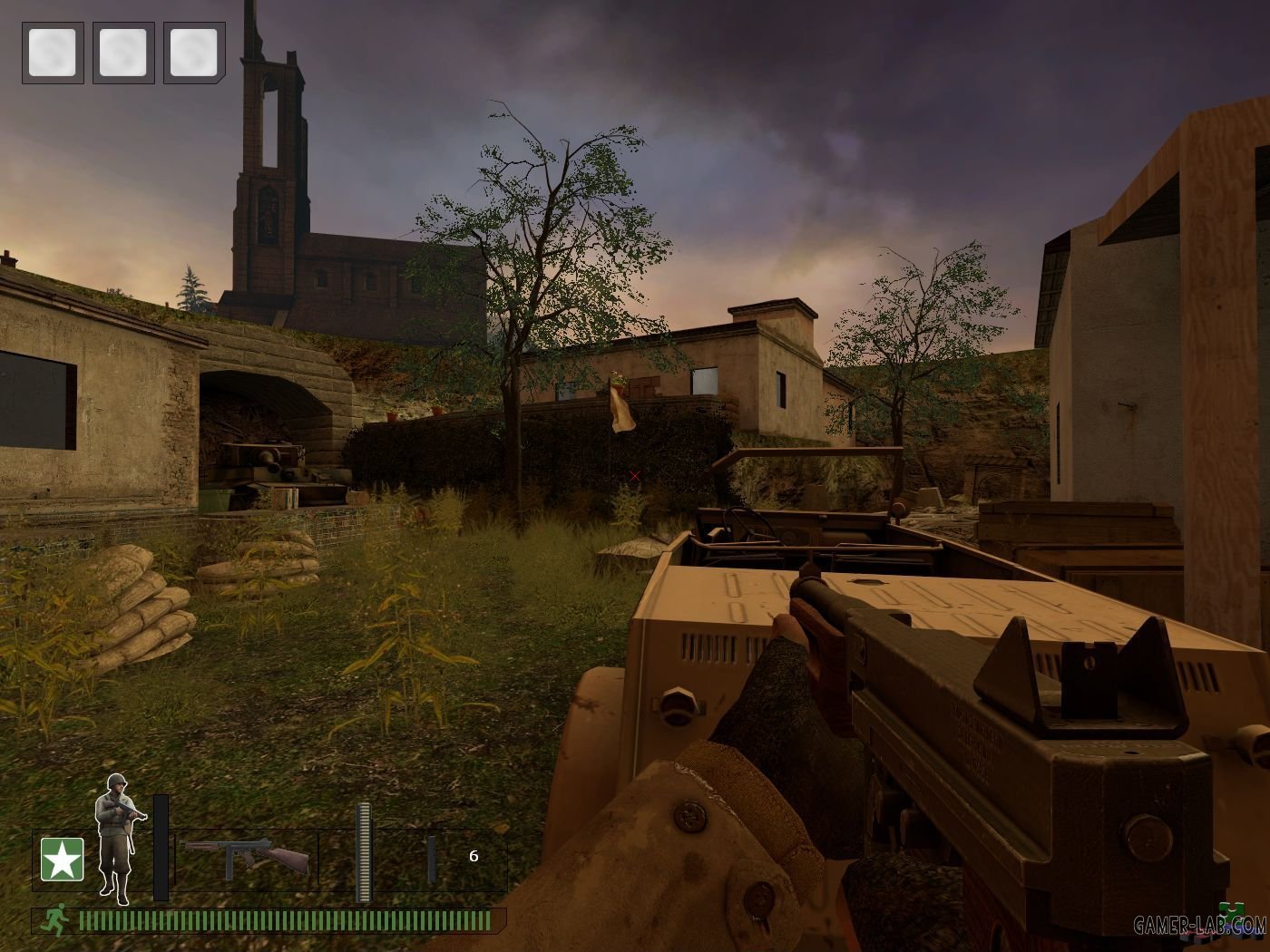Click the green running man stamina icon

tap(55, 921)
